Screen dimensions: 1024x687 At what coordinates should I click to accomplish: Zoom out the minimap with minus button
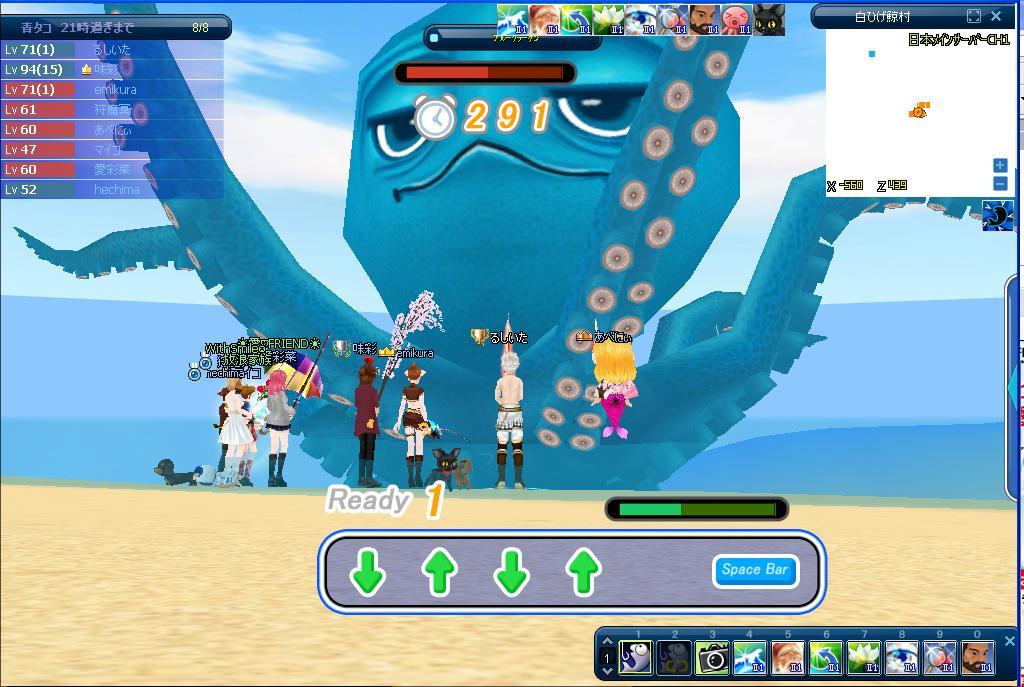pyautogui.click(x=1000, y=183)
